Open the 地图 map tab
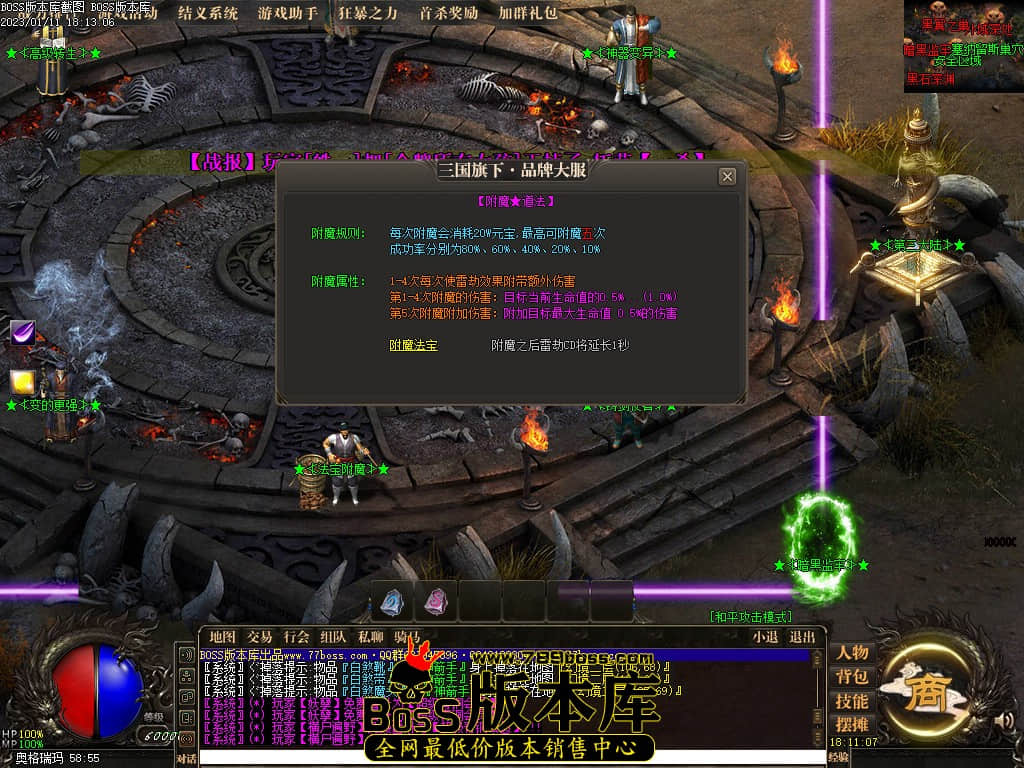 [x=222, y=637]
